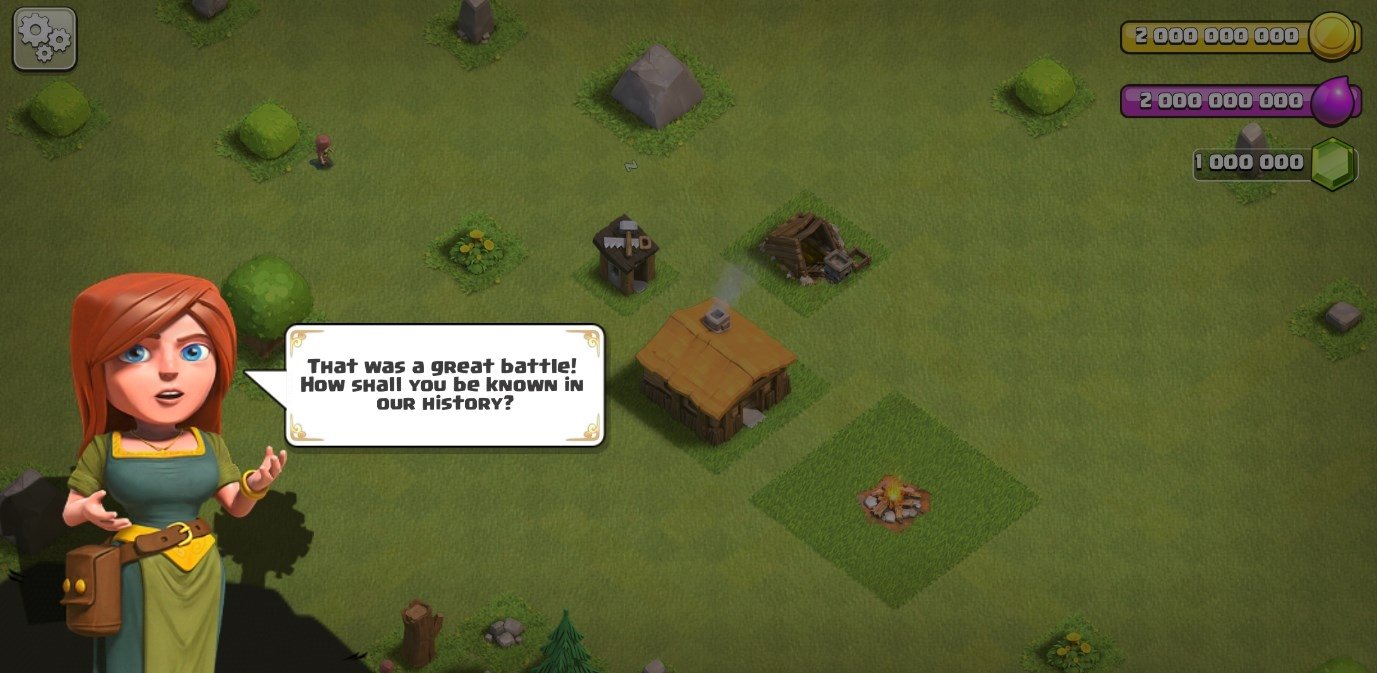Screen dimensions: 1377x673
Task: Tap the green gem icon
Action: coord(1332,163)
